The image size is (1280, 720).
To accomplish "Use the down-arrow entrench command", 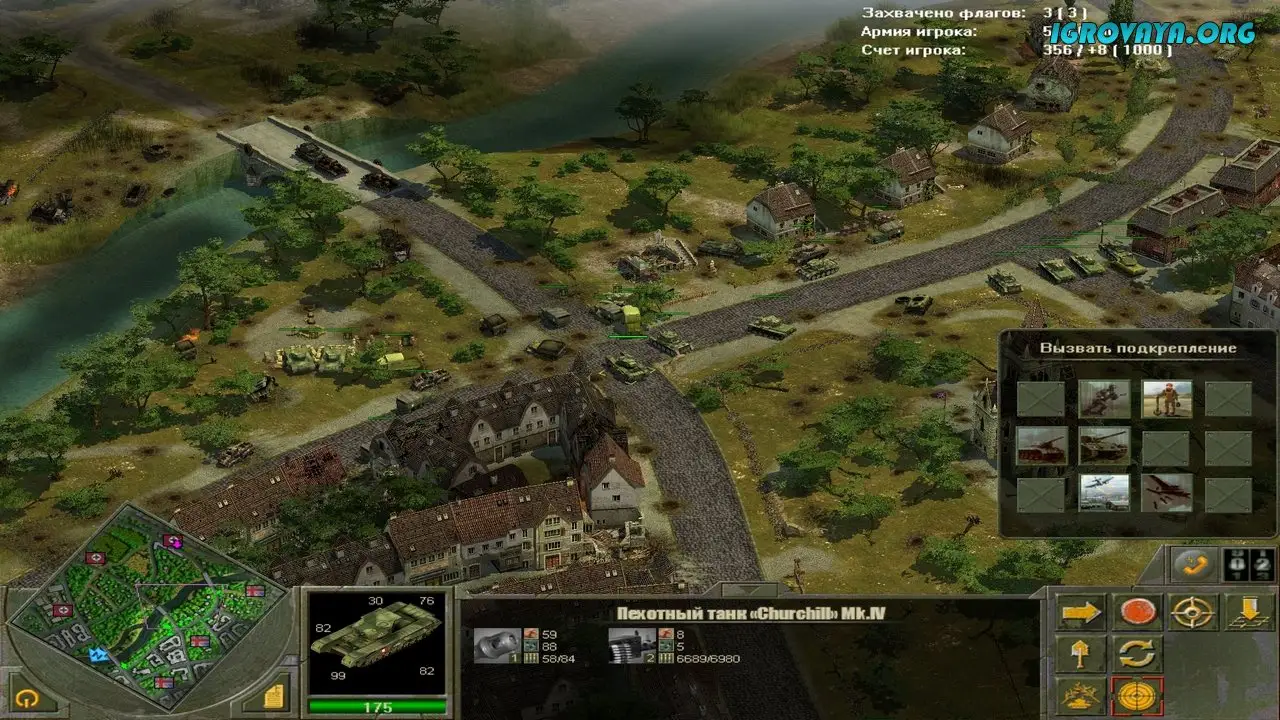I will tap(1250, 611).
